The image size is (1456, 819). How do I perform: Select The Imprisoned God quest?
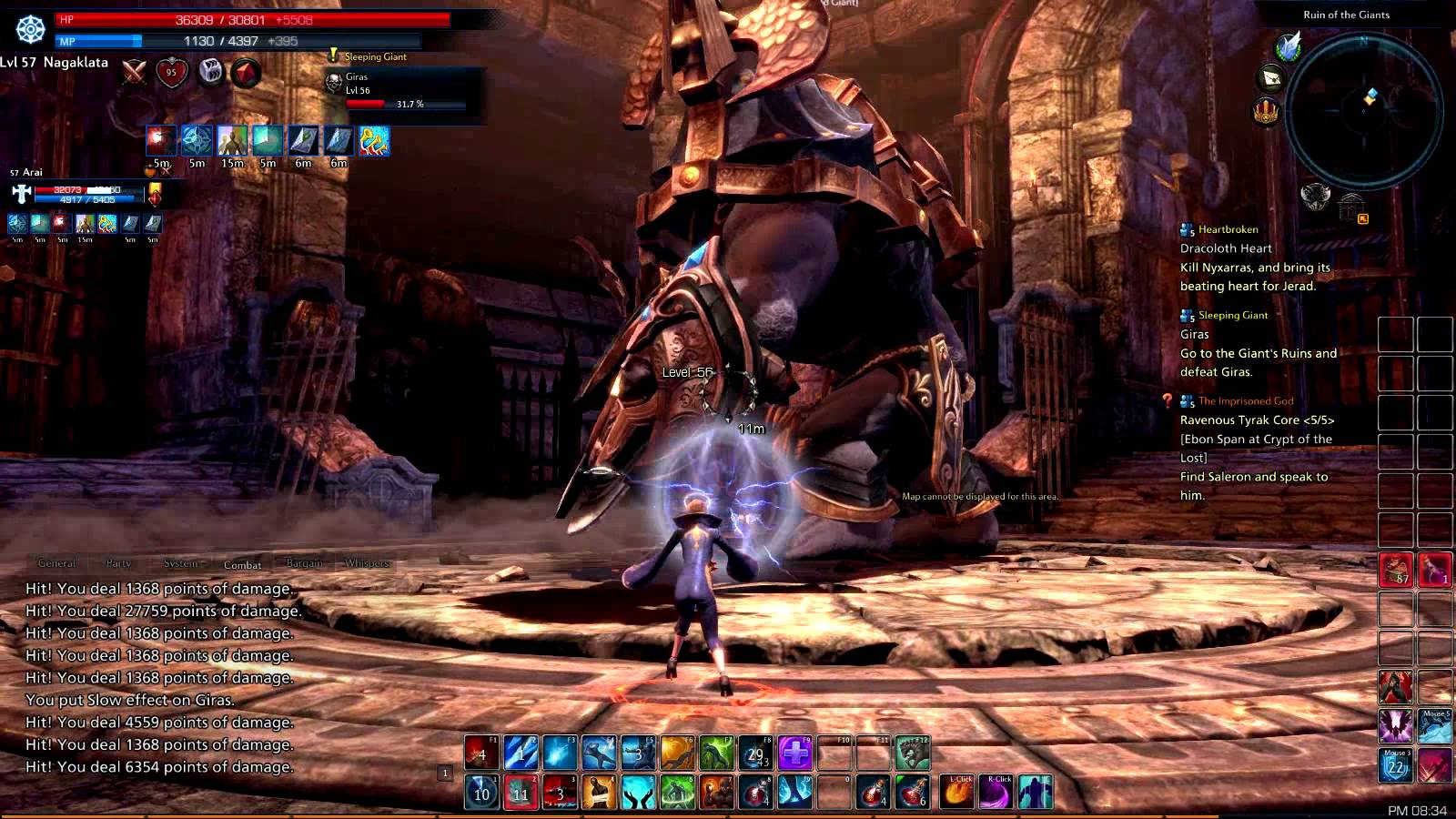click(x=1245, y=400)
